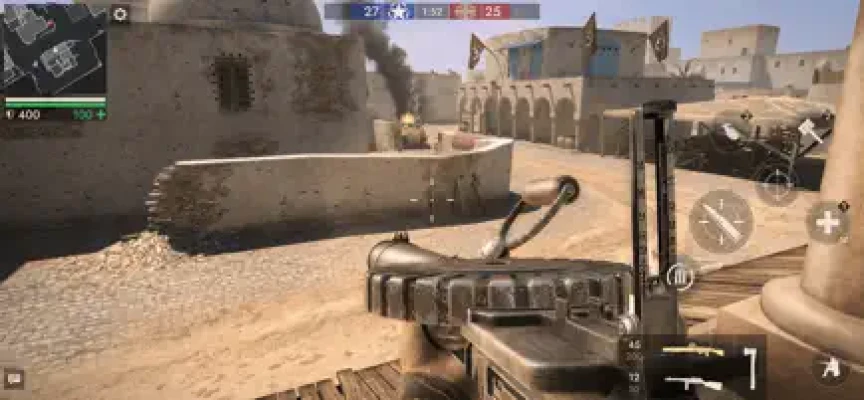
Task: Open settings with the gear icon
Action: click(120, 14)
